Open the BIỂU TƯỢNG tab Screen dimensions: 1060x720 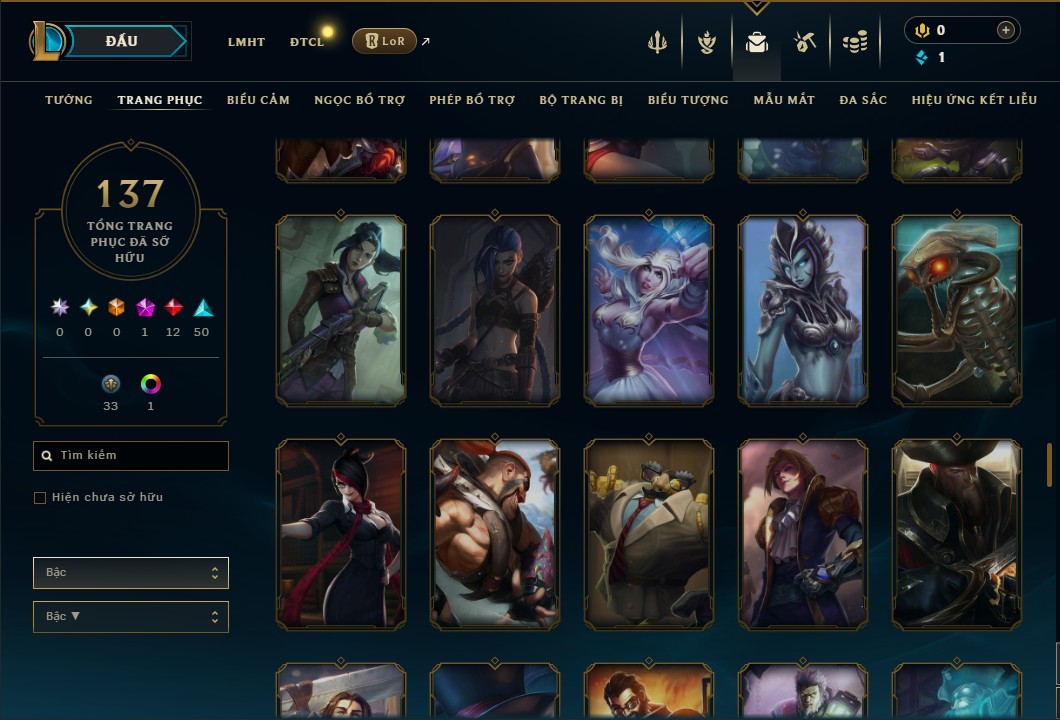click(688, 100)
